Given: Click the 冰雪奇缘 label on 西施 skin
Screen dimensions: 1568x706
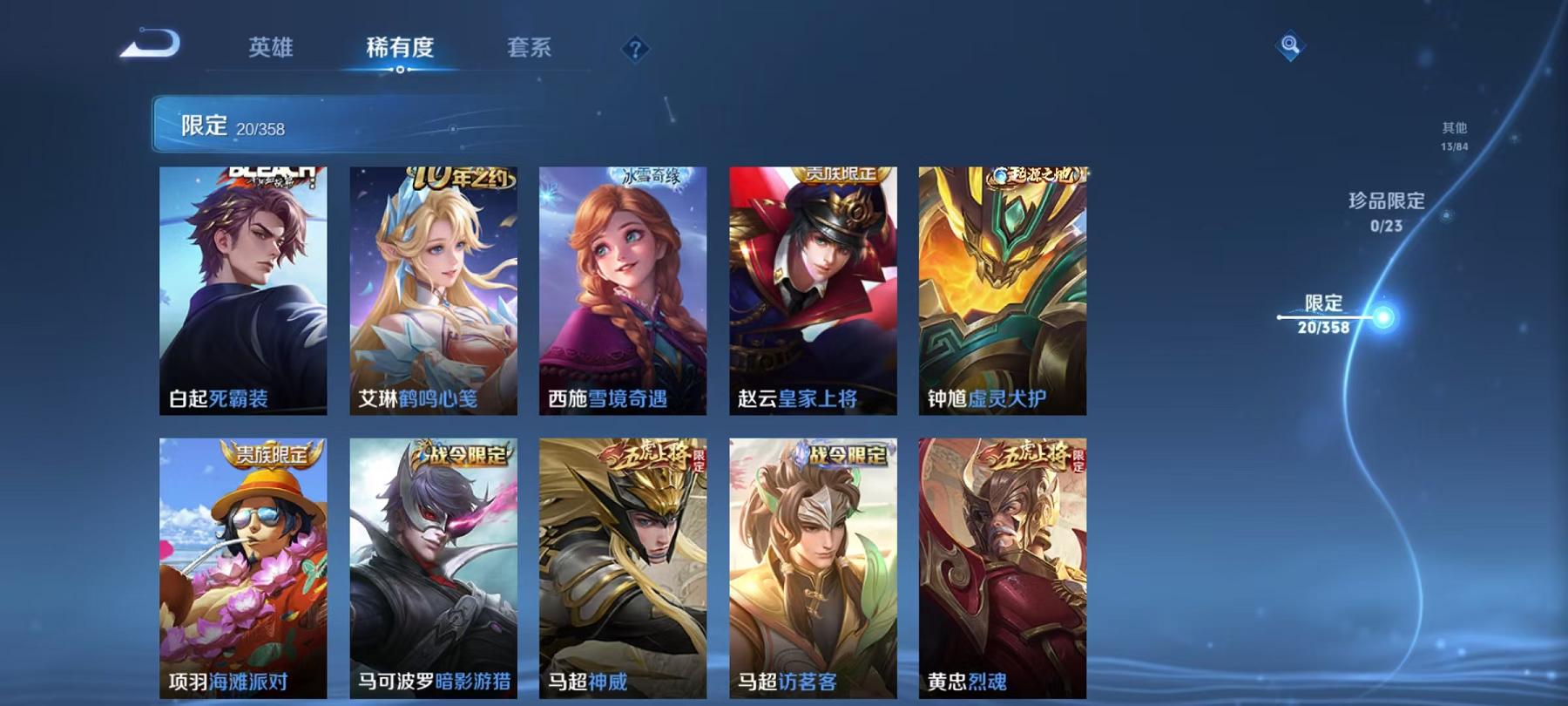Looking at the screenshot, I should [x=650, y=174].
